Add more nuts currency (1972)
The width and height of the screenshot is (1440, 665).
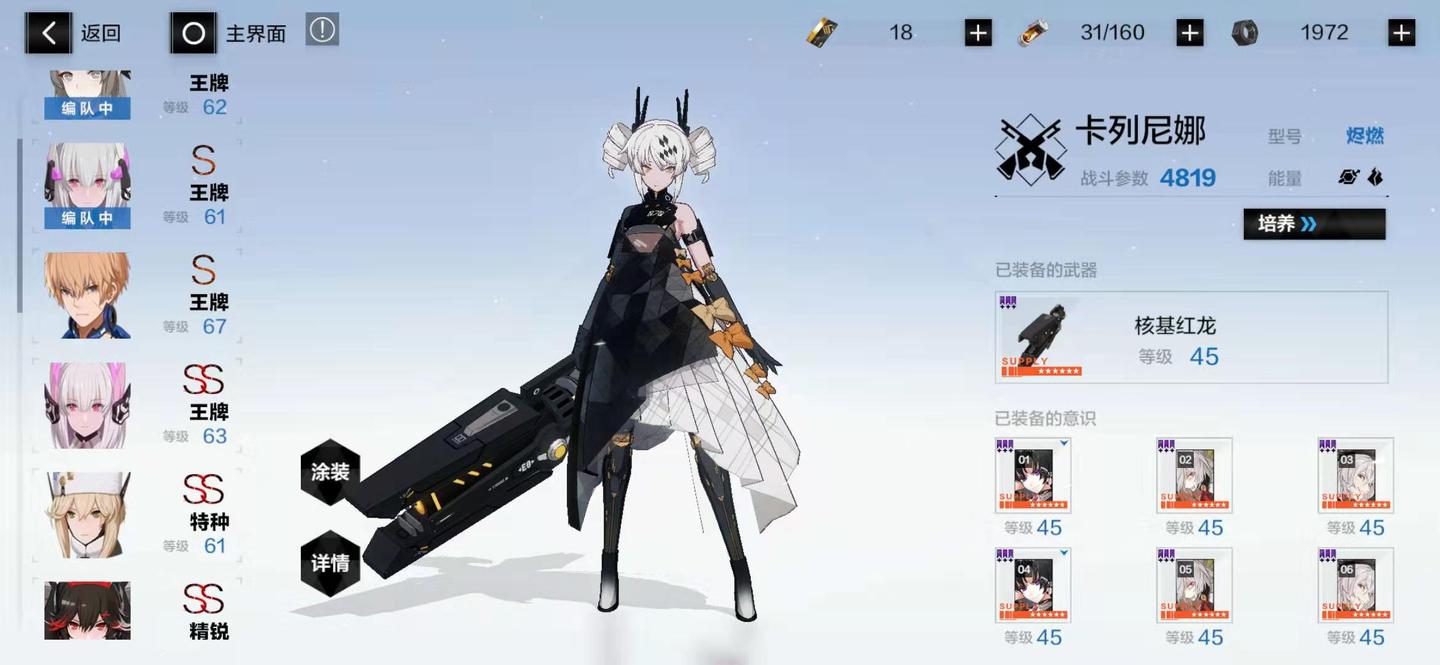tap(1401, 33)
